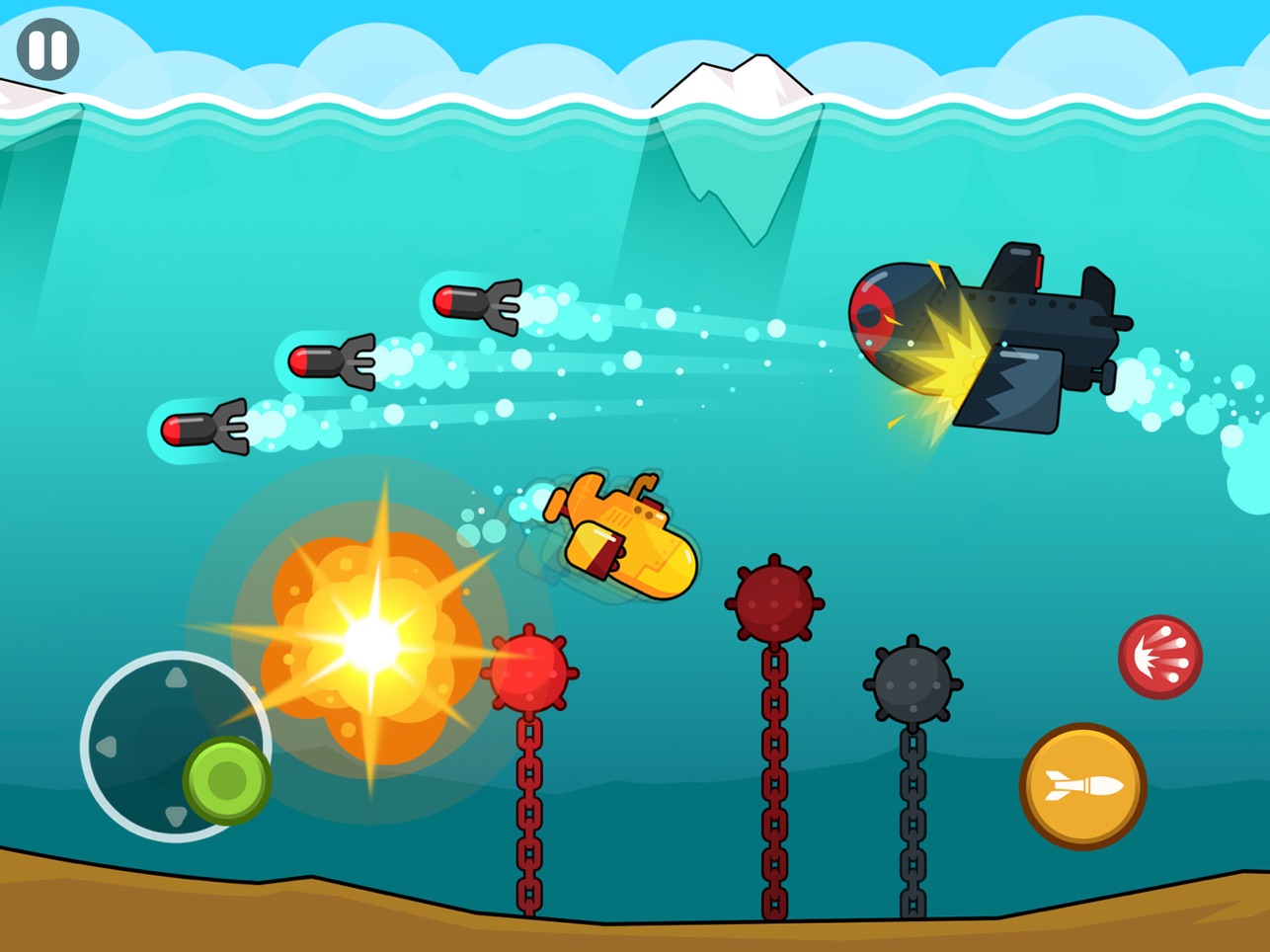
Task: Select the yellow submarine
Action: point(622,538)
